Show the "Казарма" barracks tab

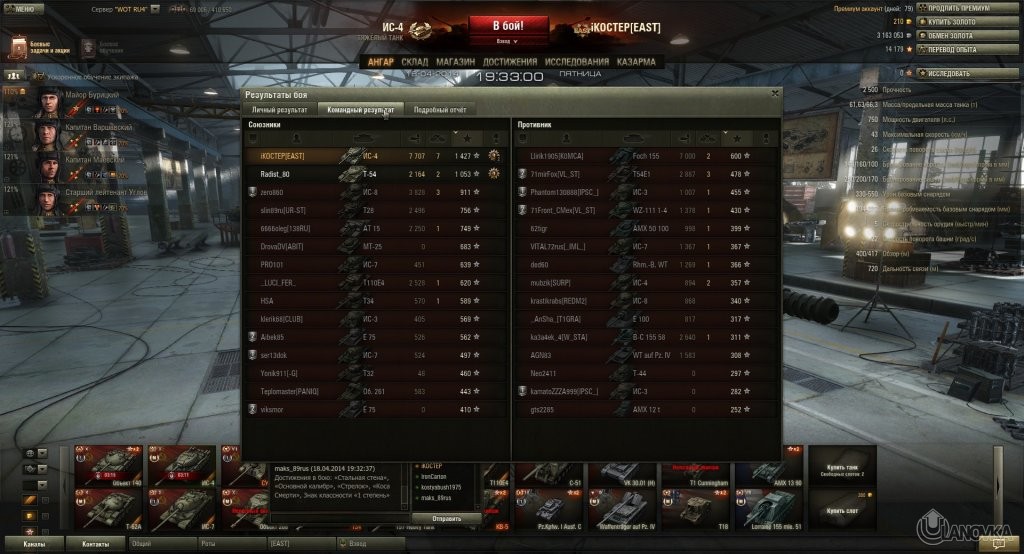636,62
